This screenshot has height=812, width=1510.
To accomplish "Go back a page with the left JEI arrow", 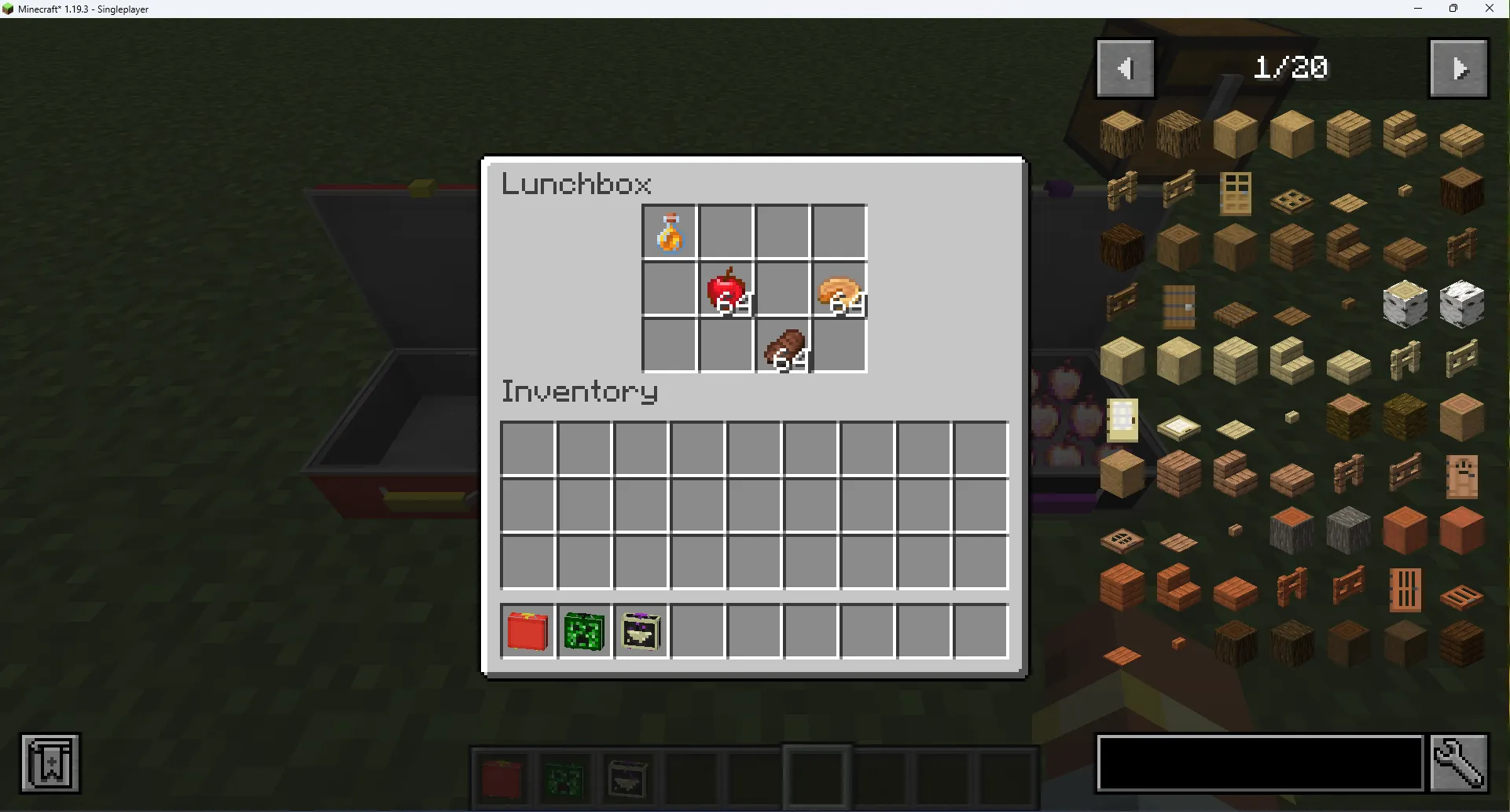I will tap(1125, 68).
